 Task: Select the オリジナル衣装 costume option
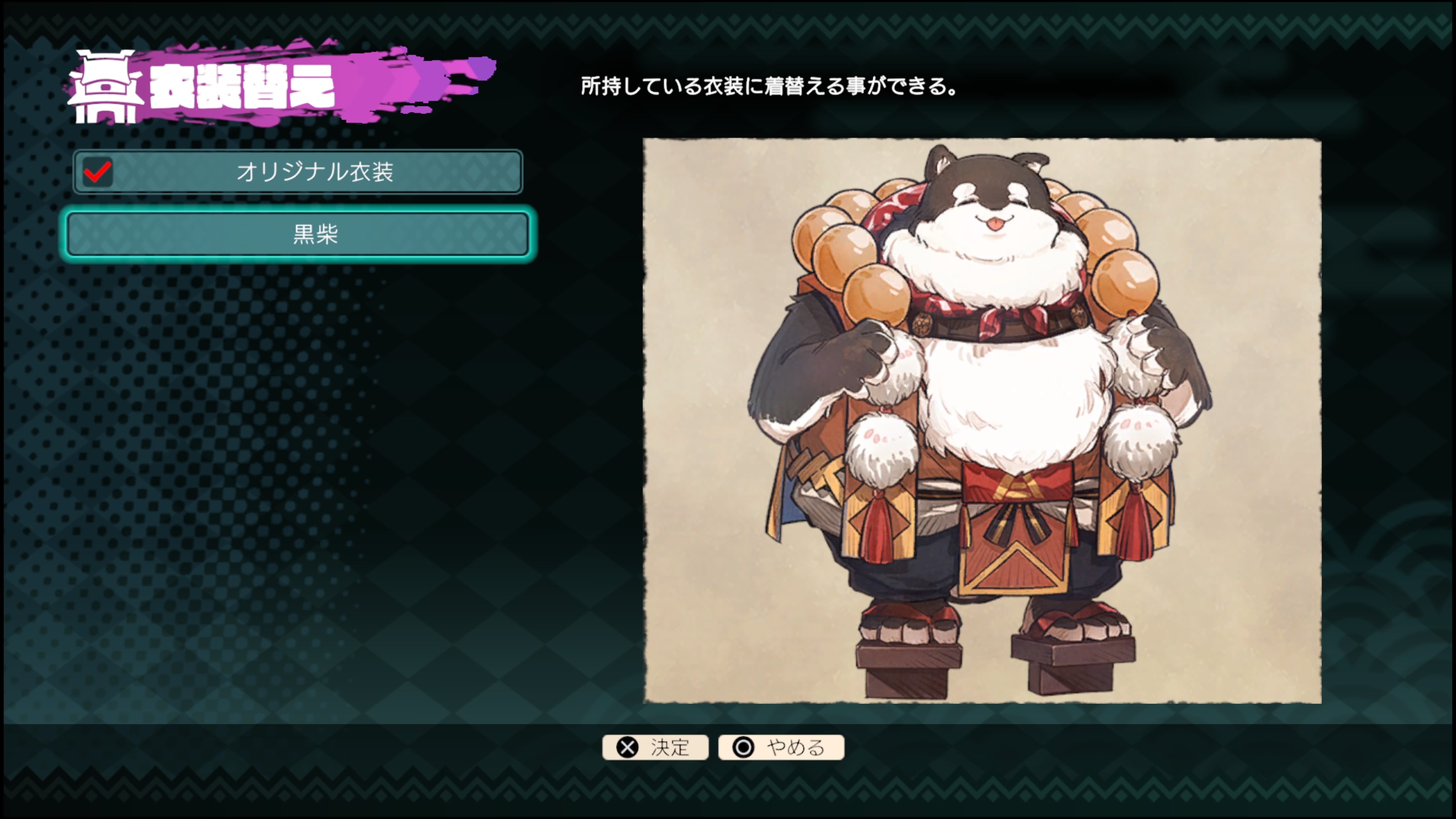click(298, 172)
